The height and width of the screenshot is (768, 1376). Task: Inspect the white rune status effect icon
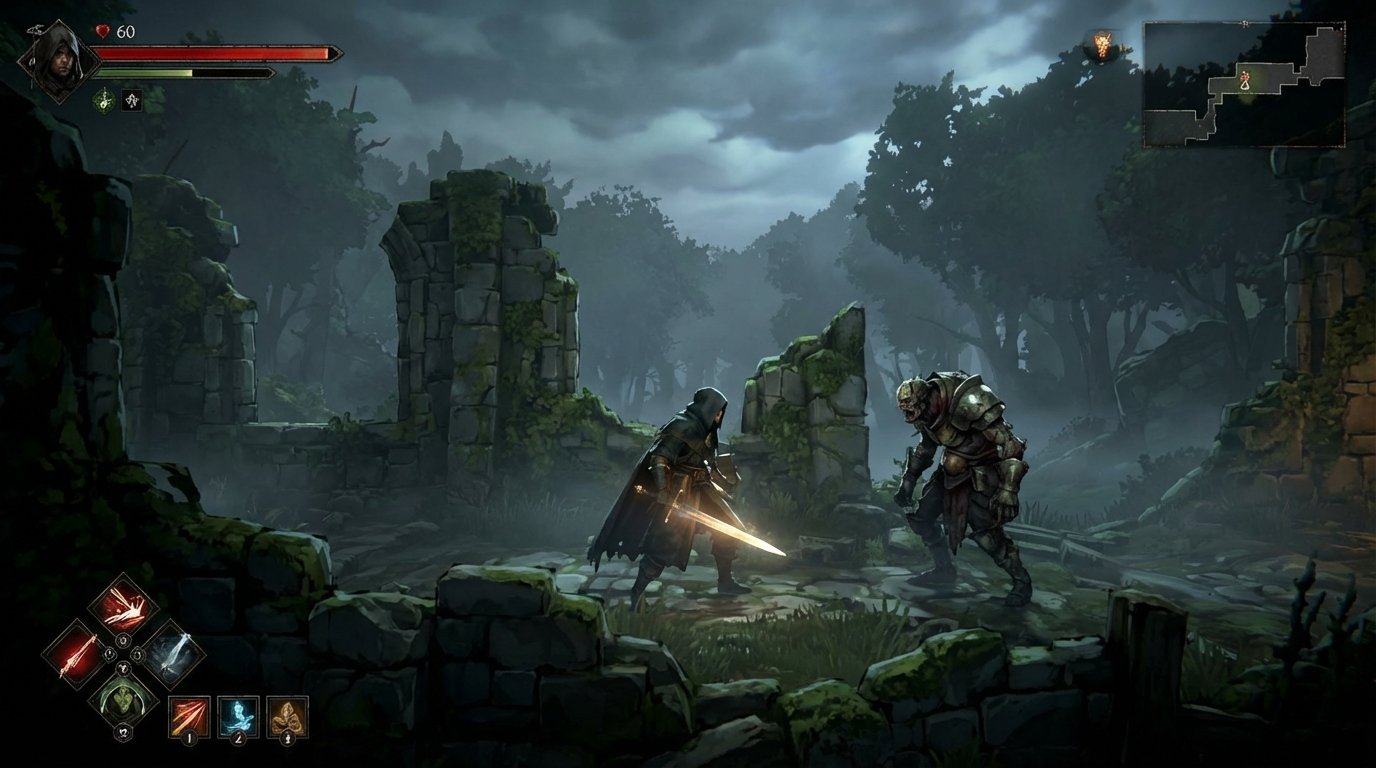point(132,100)
